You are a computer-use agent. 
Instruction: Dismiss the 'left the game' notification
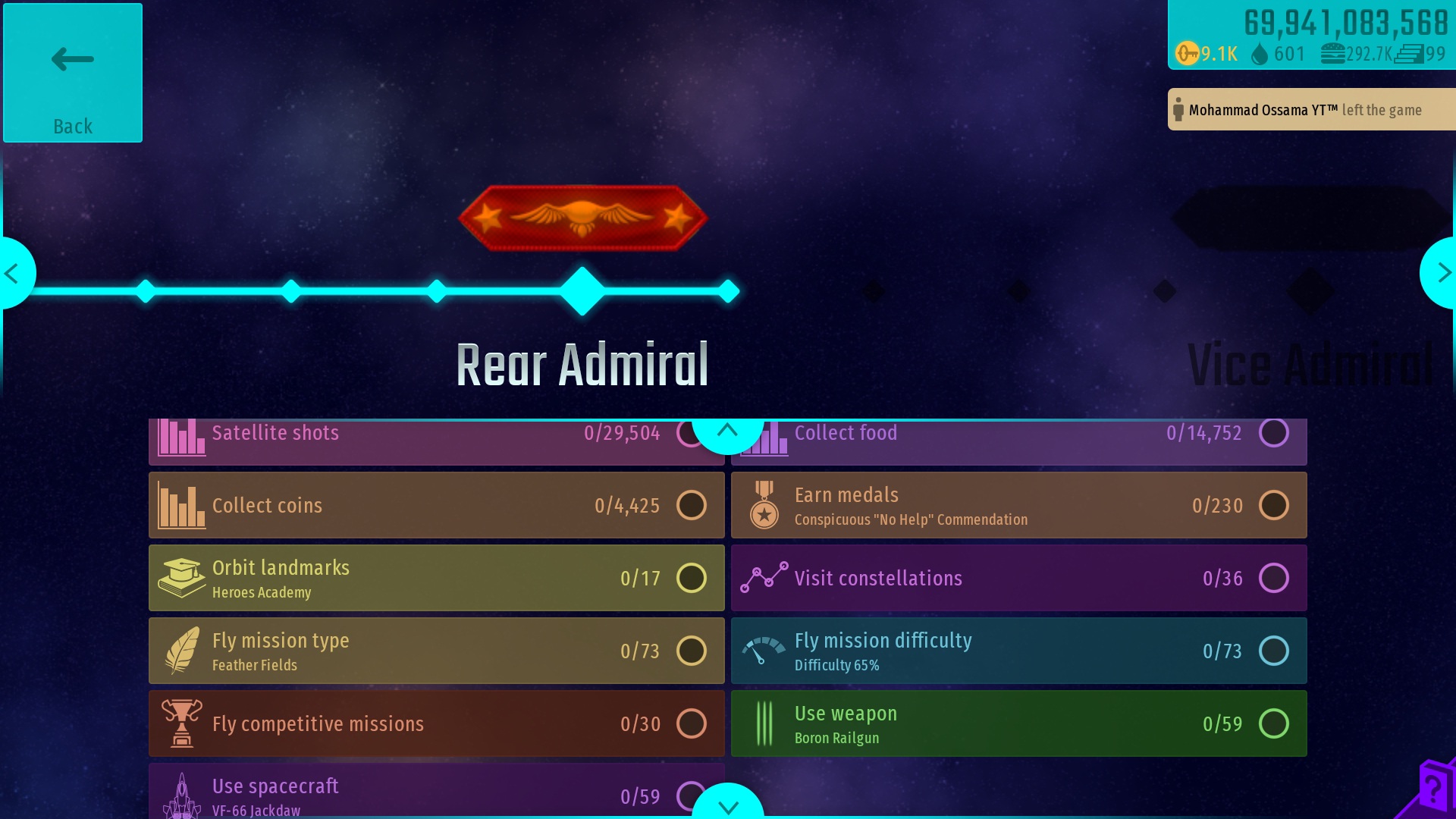pyautogui.click(x=1310, y=110)
